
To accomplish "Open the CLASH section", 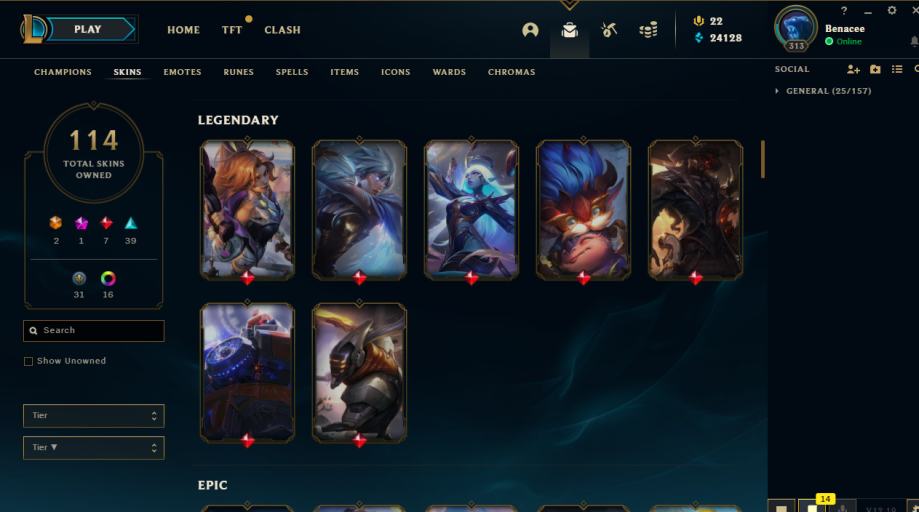I will 282,30.
